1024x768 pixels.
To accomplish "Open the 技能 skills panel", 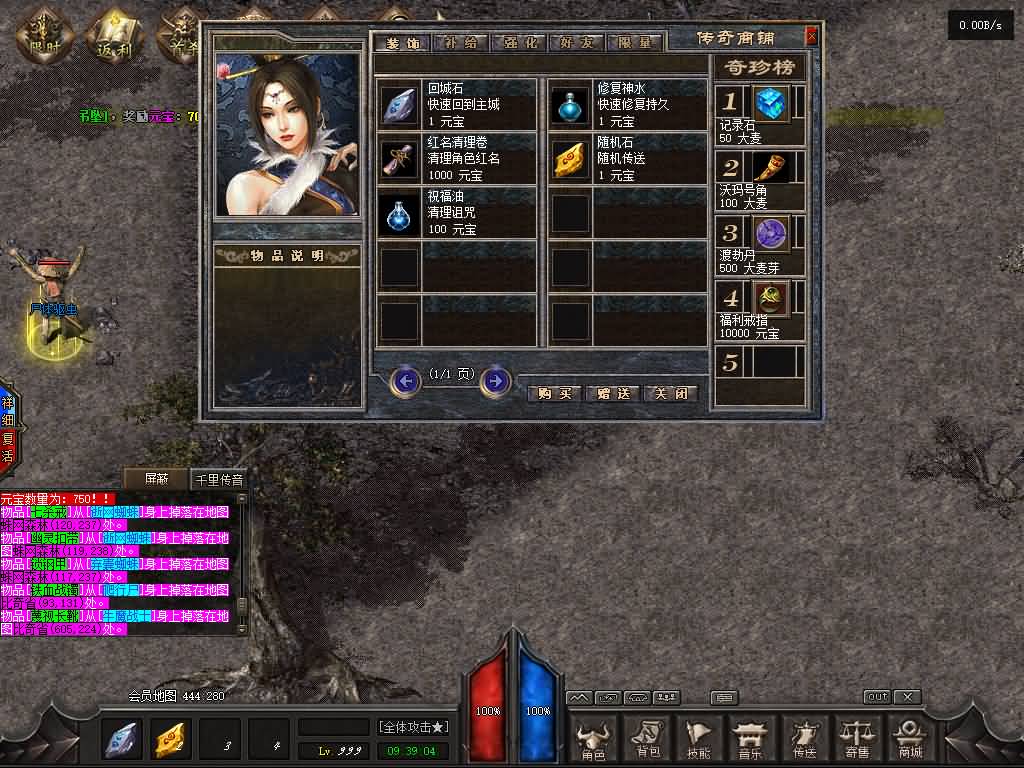I will tap(699, 739).
